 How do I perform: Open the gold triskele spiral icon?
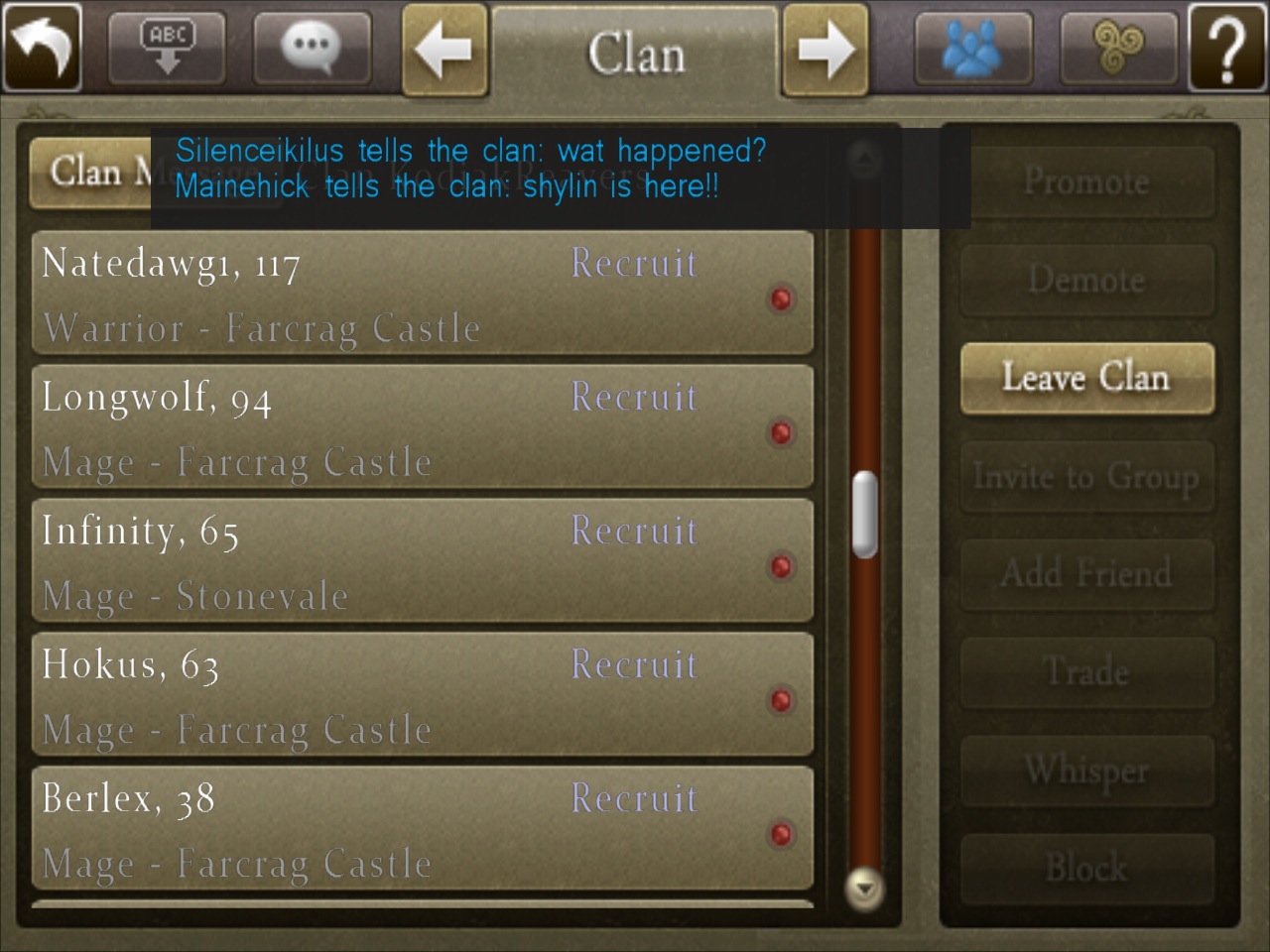pyautogui.click(x=1118, y=46)
